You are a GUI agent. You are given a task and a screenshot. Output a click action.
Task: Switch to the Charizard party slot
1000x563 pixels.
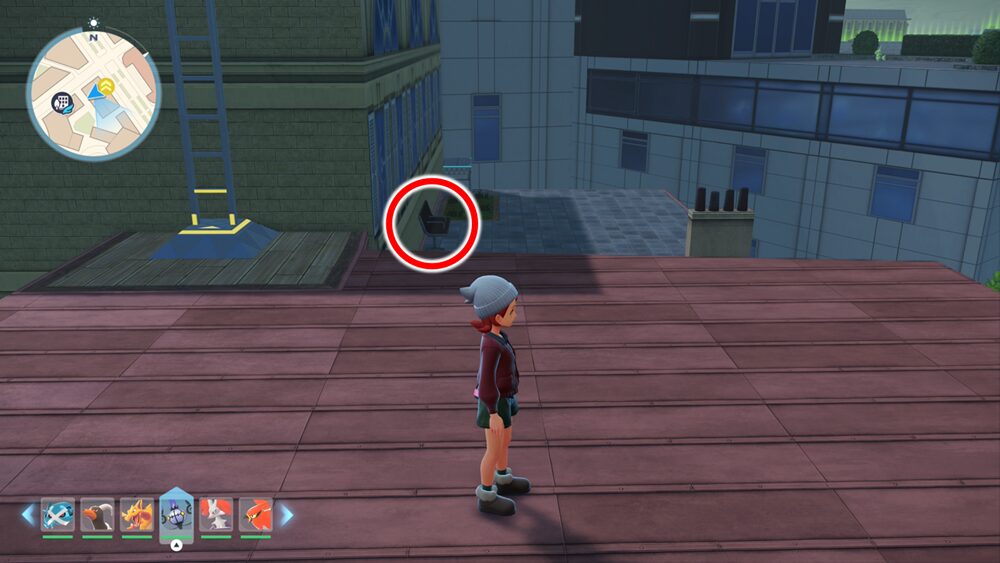tap(137, 515)
